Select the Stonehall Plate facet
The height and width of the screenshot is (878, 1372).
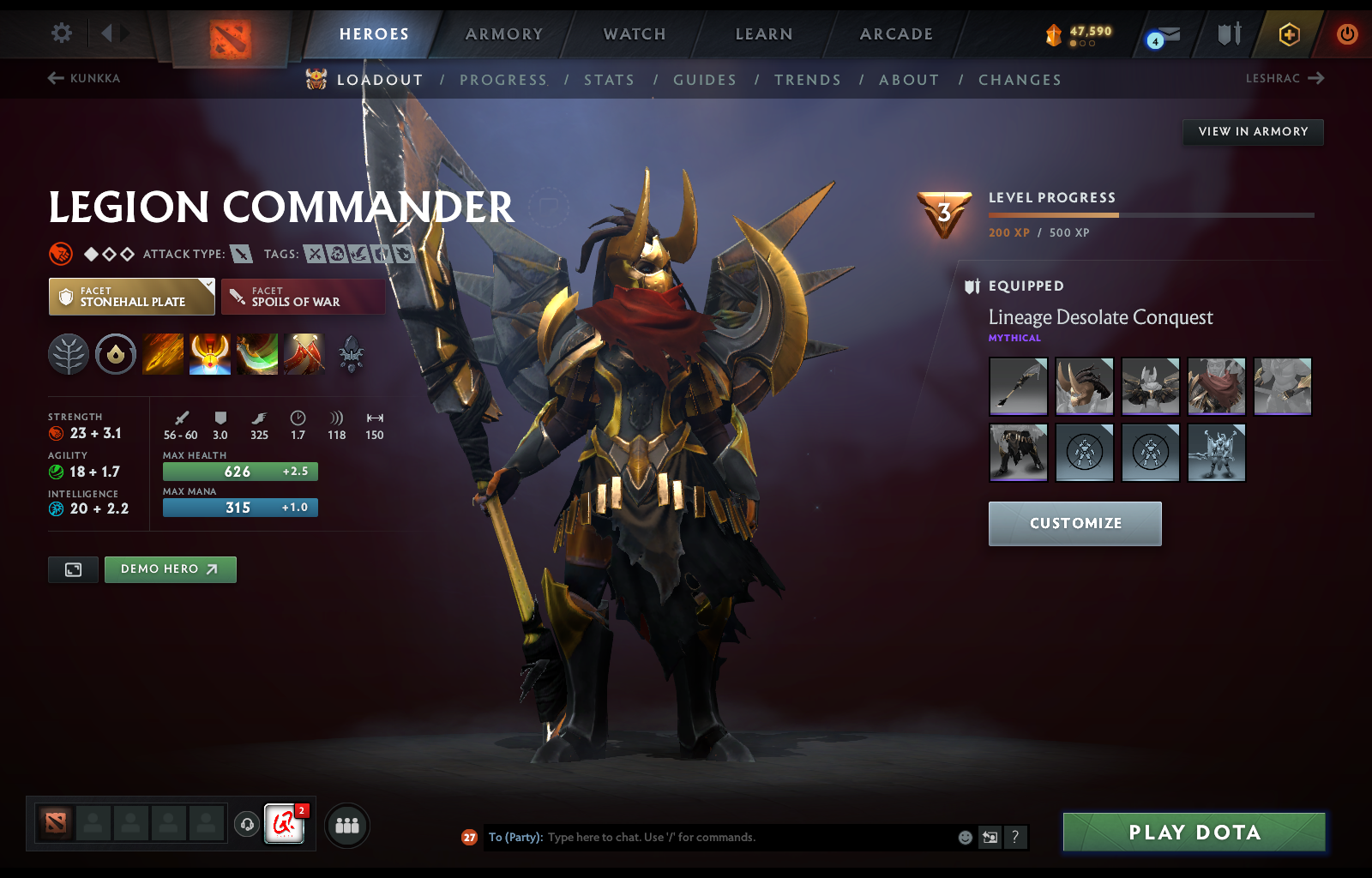(x=130, y=297)
